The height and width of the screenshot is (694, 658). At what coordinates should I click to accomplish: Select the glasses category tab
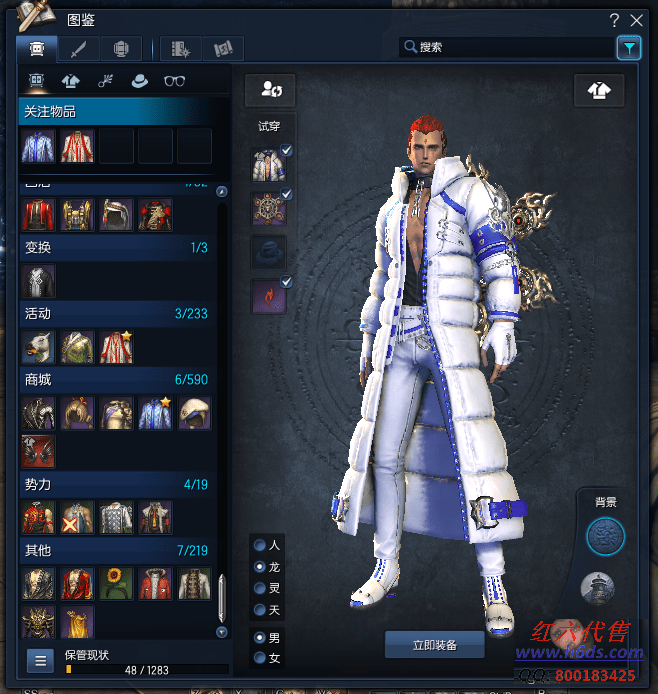(174, 82)
